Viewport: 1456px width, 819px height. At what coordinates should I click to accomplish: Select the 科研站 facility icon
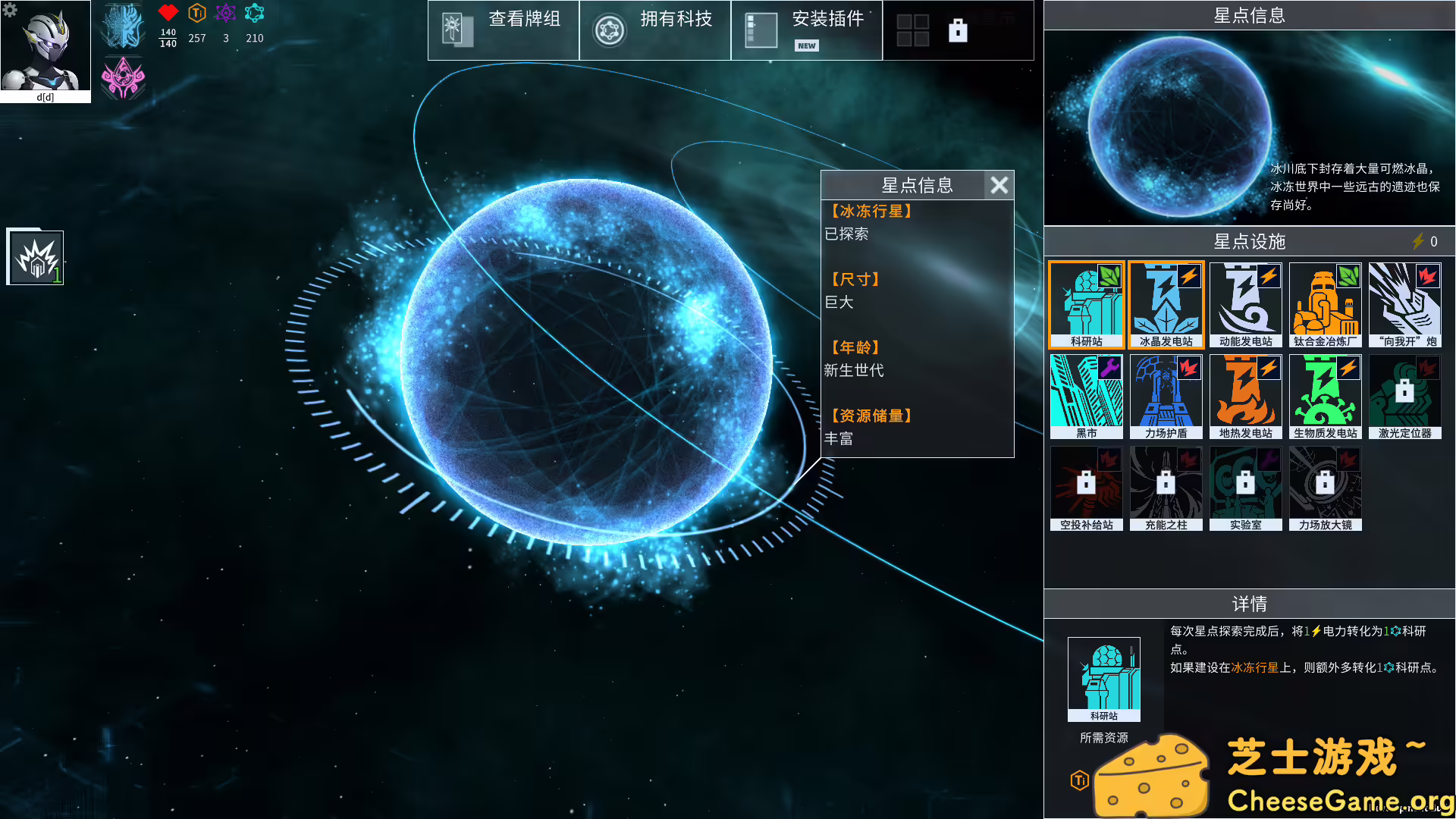click(x=1086, y=303)
